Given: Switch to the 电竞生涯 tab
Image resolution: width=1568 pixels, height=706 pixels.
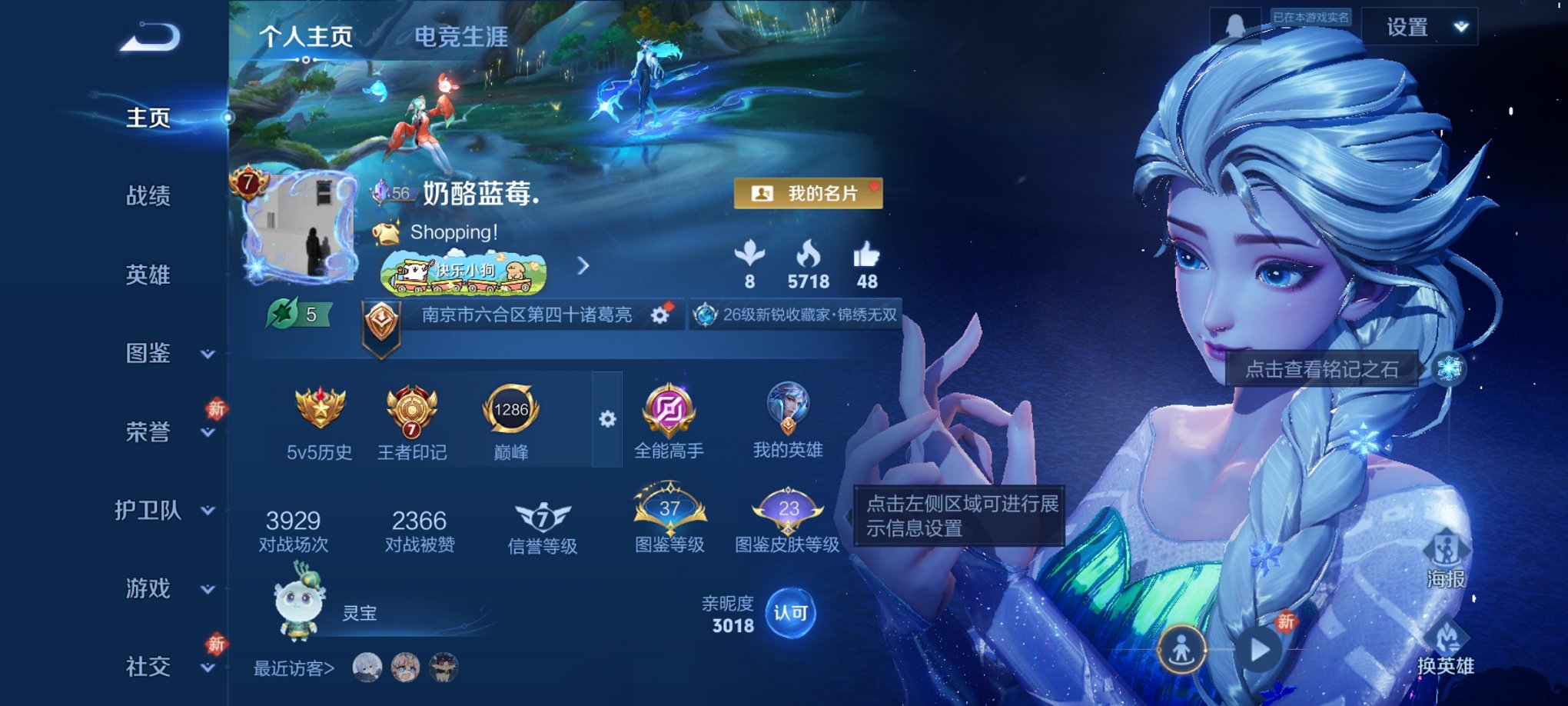Looking at the screenshot, I should point(460,38).
